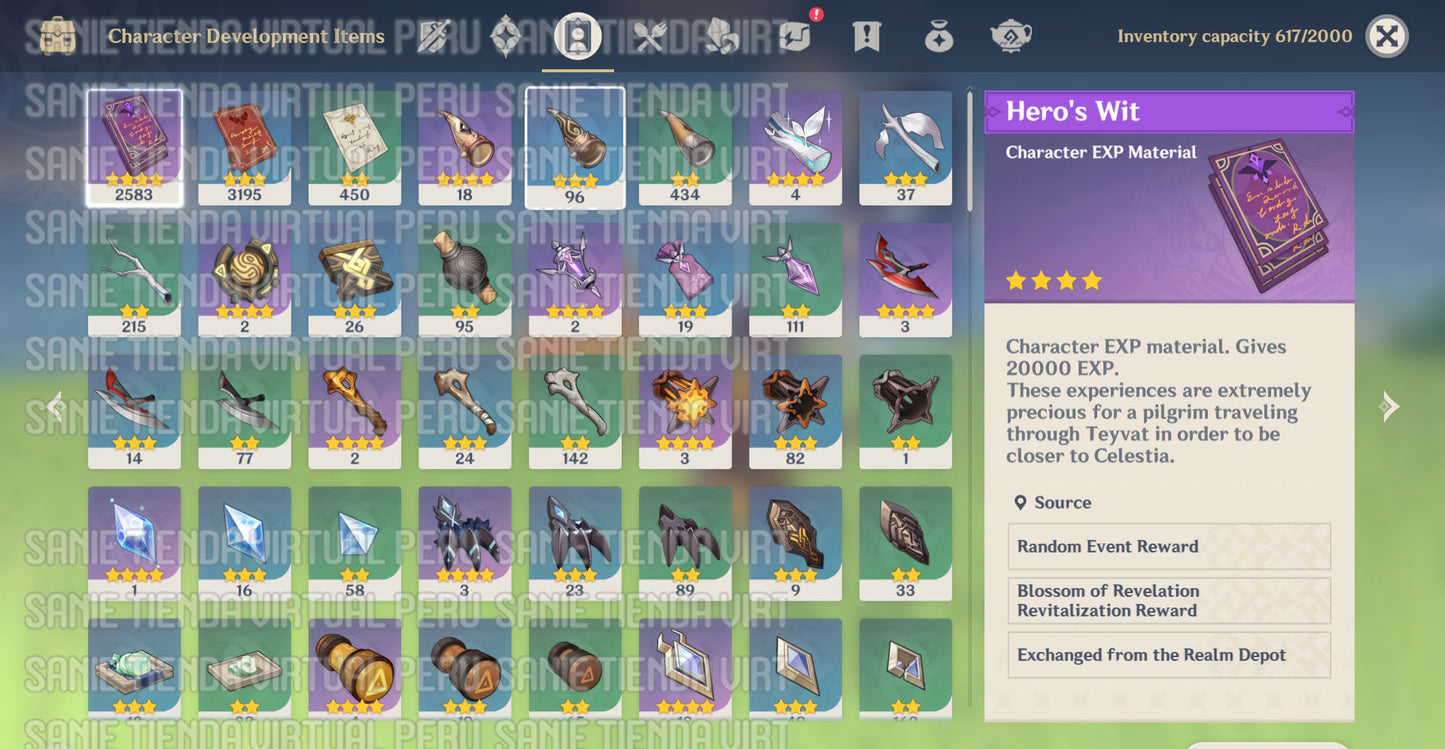The image size is (1445, 749).
Task: Select the Hero's Wit stack of 2583
Action: 134,147
